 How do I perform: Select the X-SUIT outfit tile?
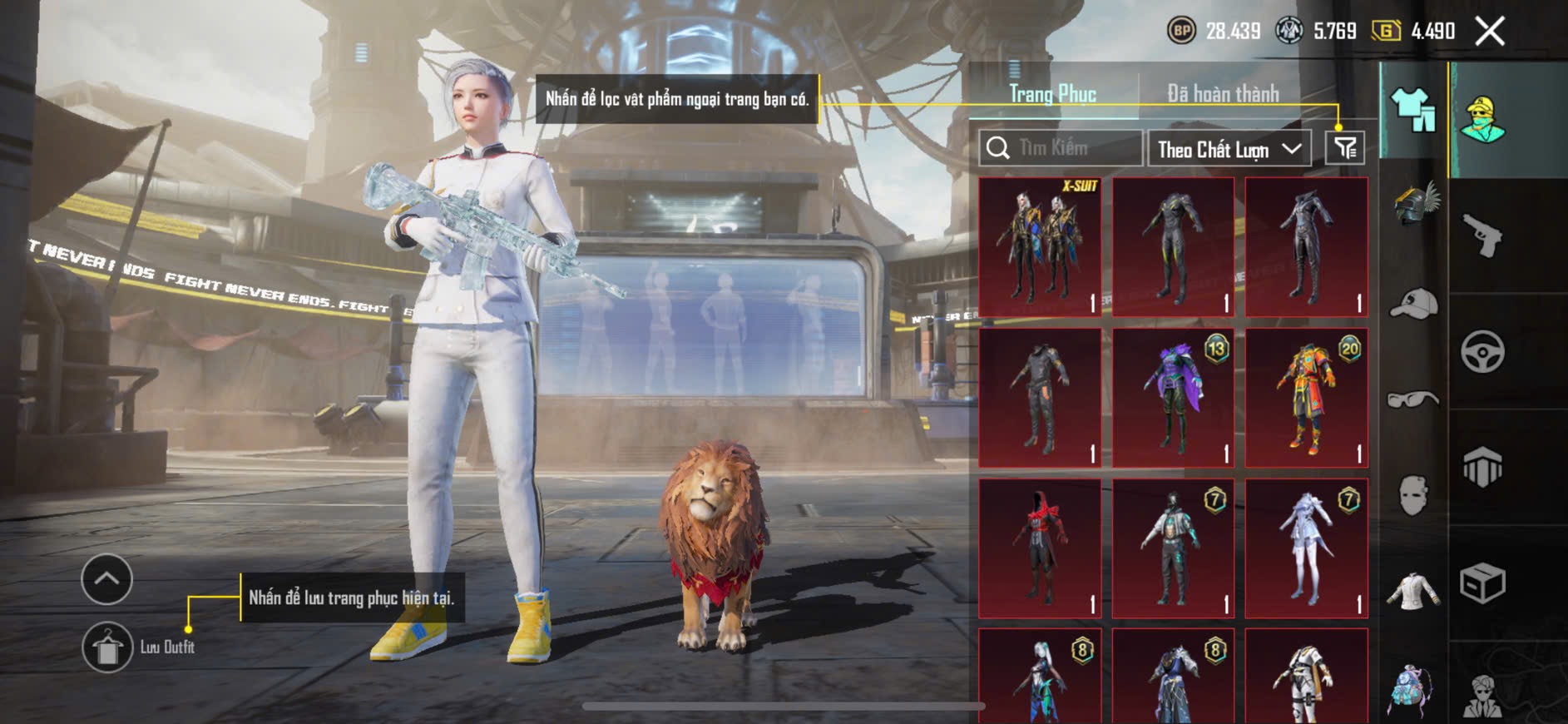tap(1040, 247)
